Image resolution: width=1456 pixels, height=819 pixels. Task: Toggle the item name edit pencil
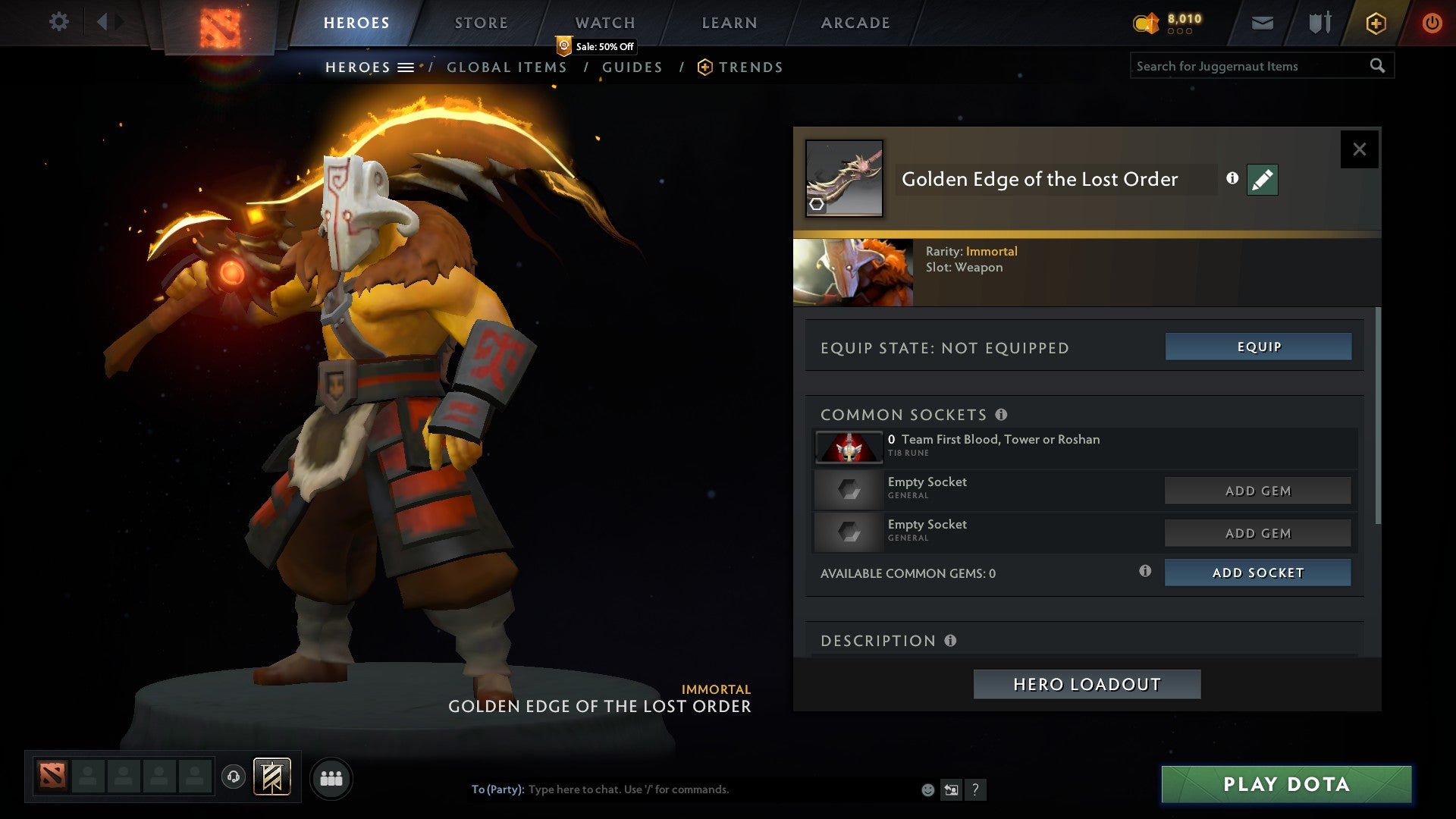(1260, 180)
